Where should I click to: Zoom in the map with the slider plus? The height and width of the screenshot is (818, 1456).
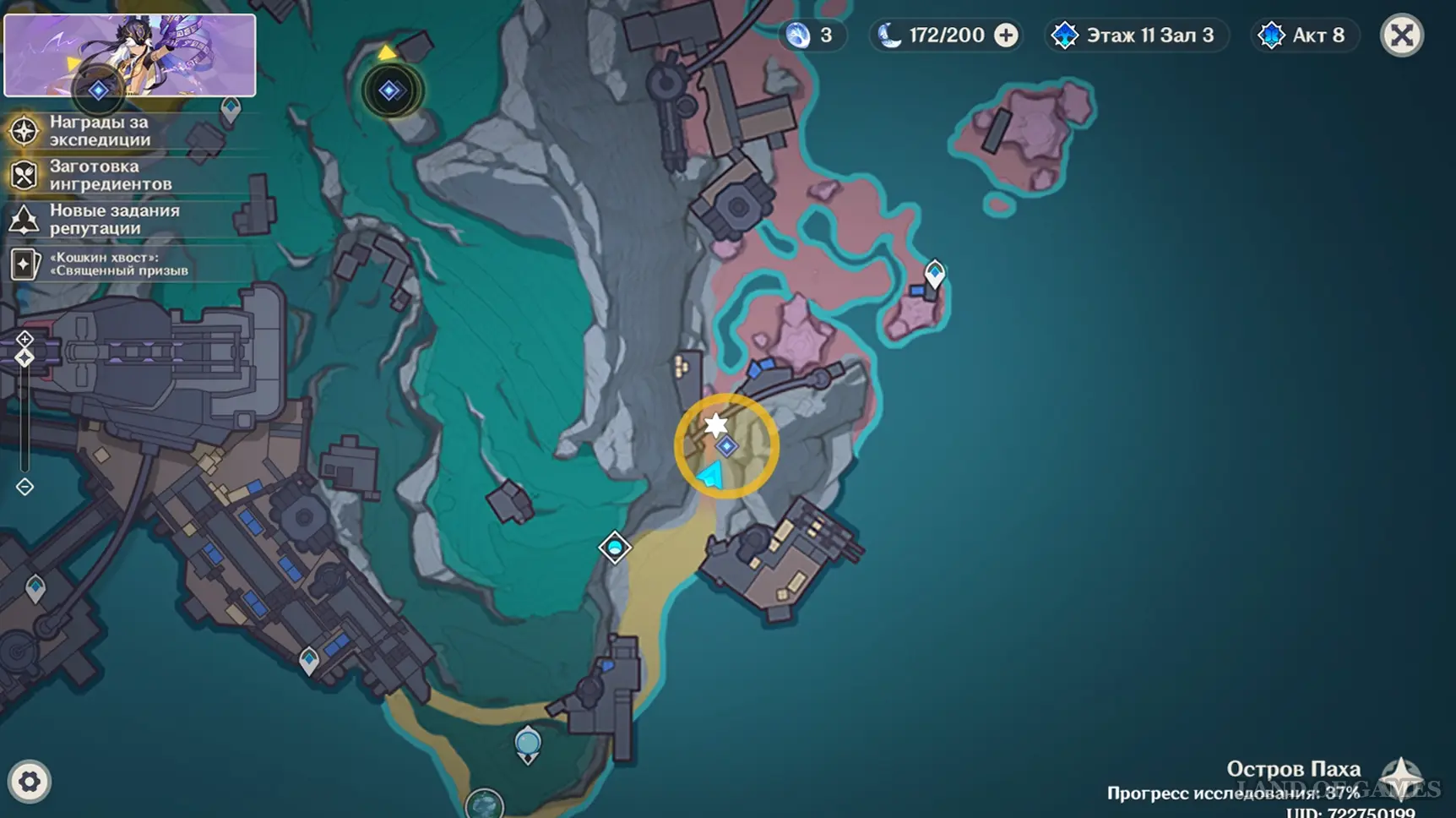click(24, 339)
